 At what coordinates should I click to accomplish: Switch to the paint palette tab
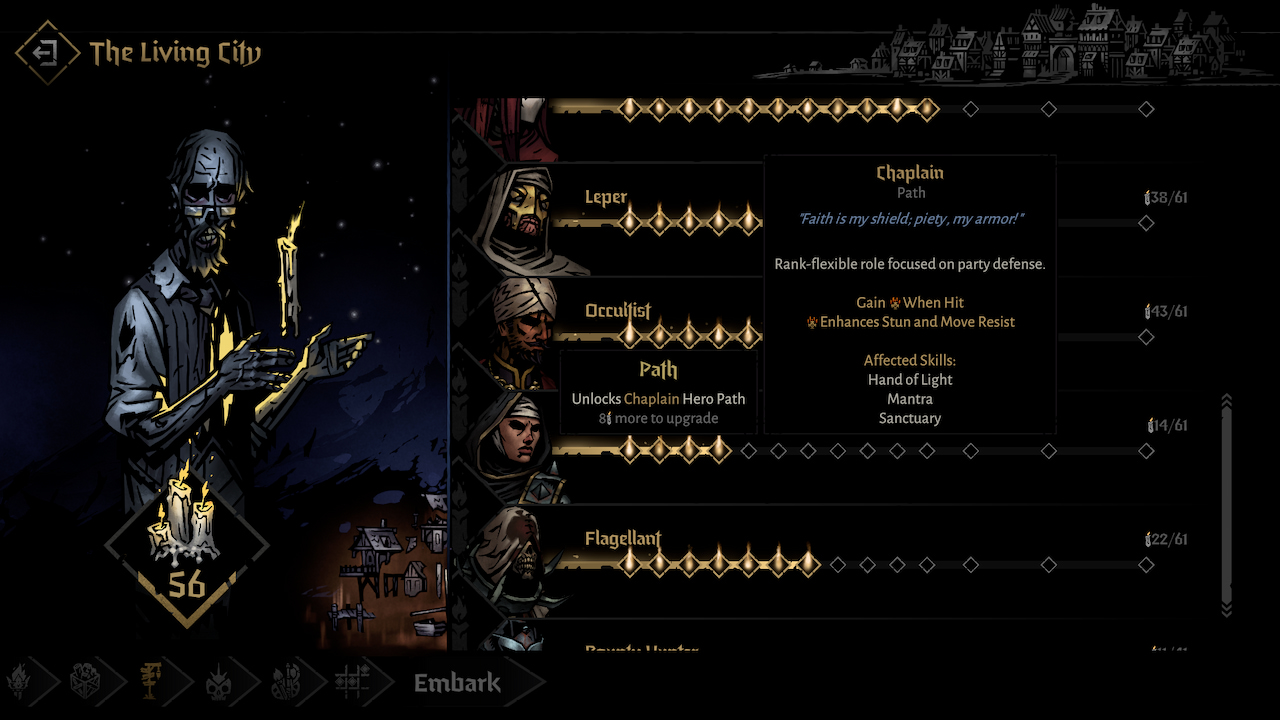284,683
